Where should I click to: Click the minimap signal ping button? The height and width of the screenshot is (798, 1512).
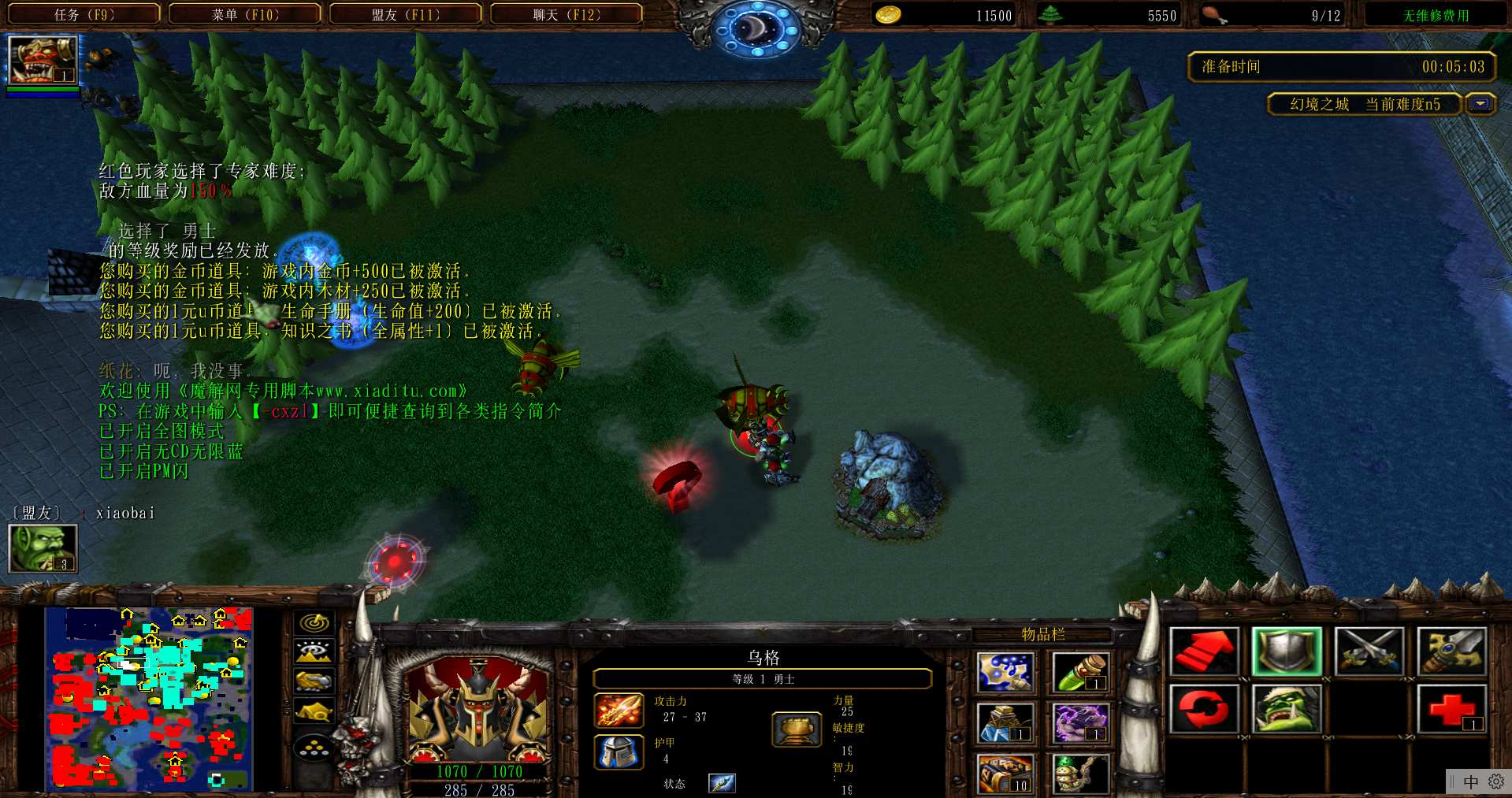[x=314, y=622]
